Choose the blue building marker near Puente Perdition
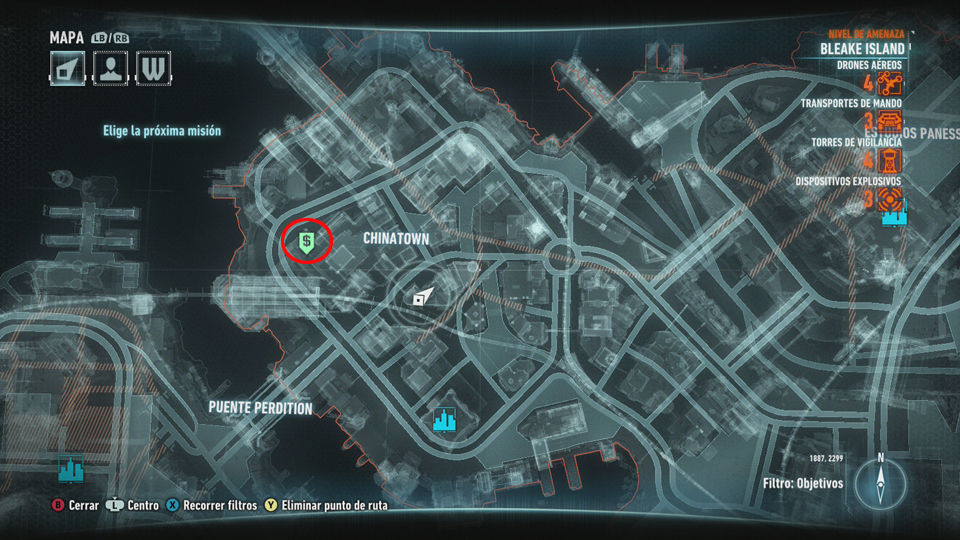The height and width of the screenshot is (540, 960). tap(71, 469)
